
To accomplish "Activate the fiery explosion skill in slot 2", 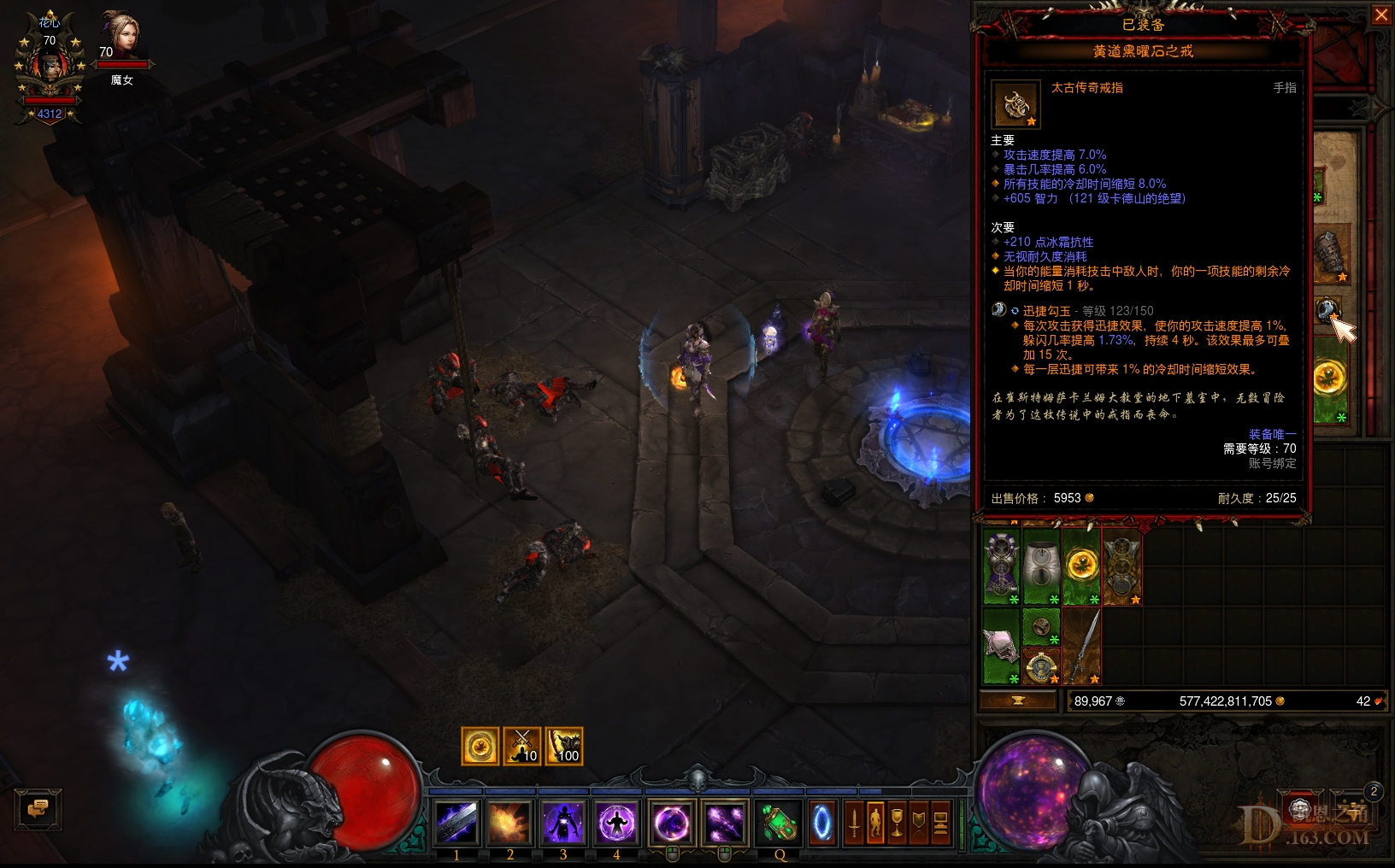I will point(510,822).
